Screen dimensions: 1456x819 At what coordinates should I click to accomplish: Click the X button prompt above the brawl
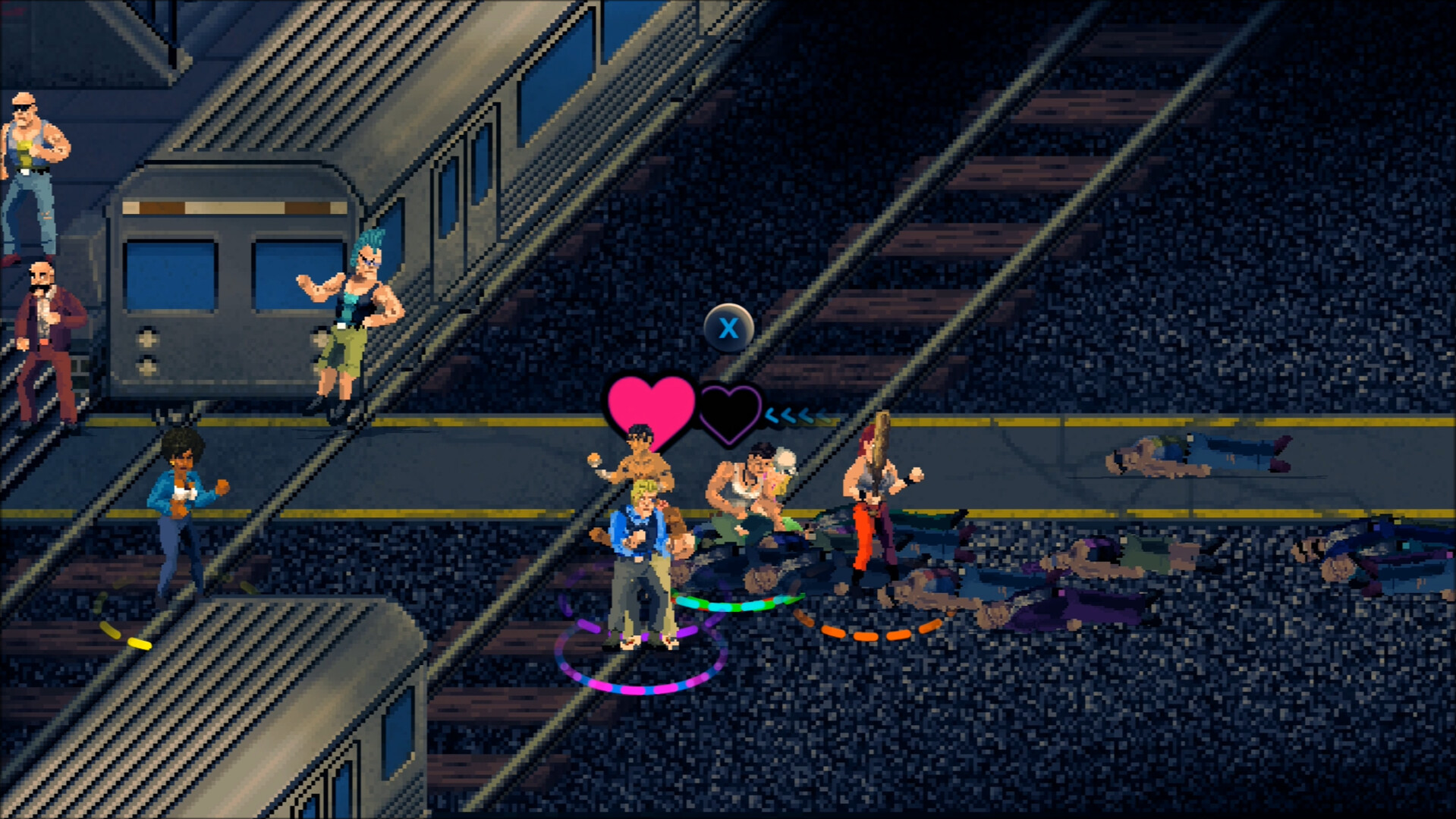click(x=729, y=328)
